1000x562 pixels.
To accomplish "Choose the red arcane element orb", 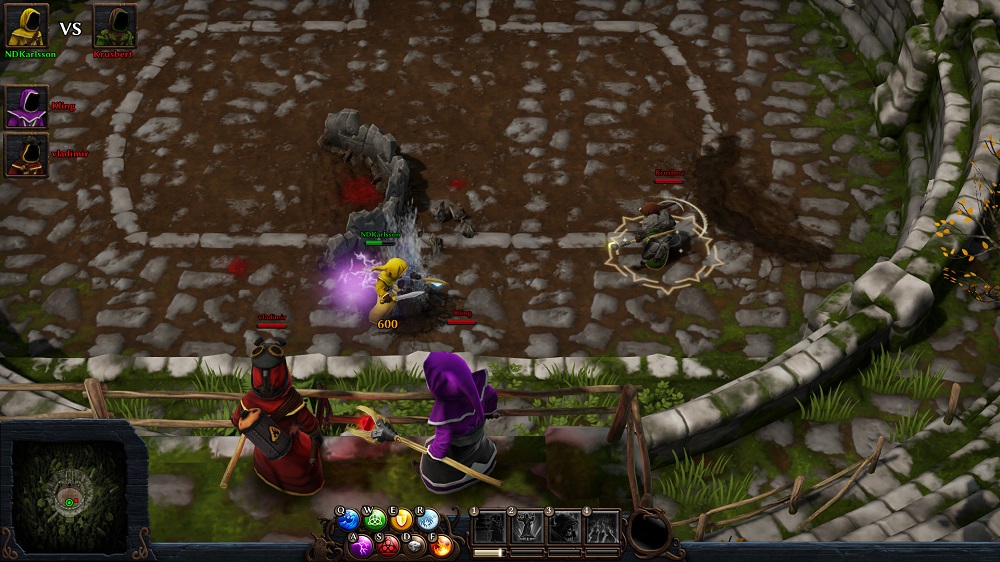I will (x=389, y=545).
